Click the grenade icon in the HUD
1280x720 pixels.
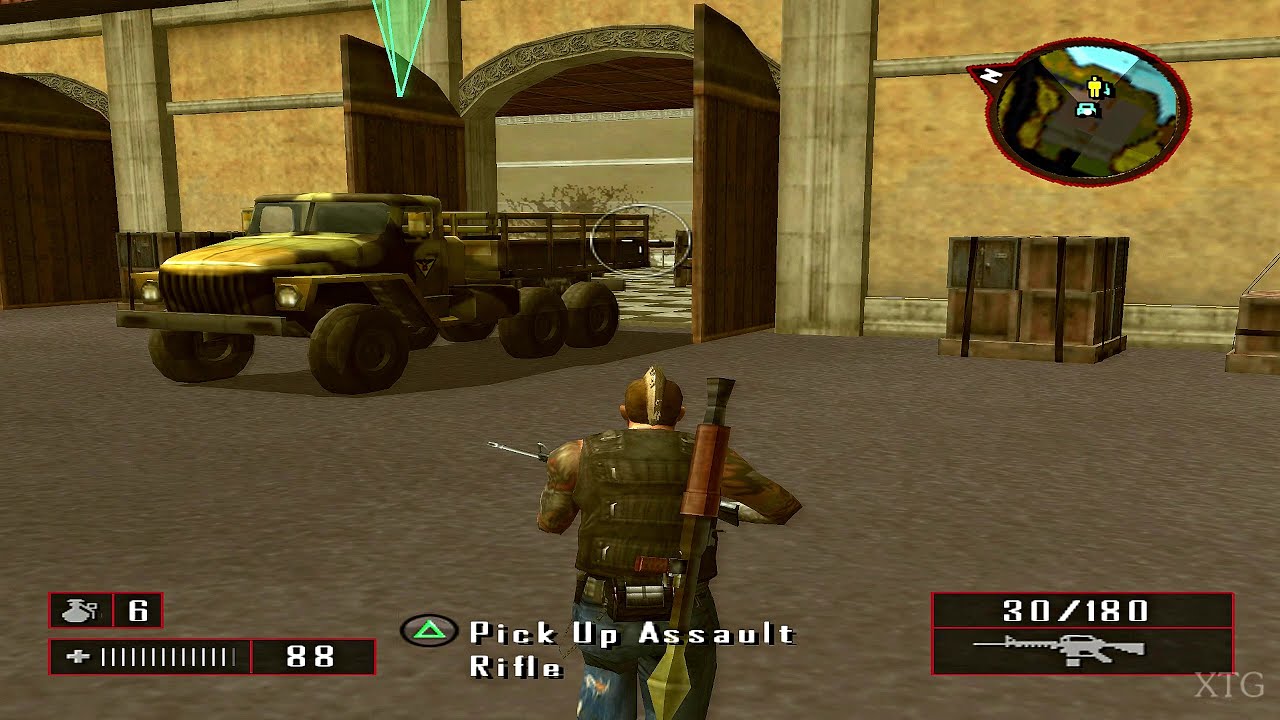80,610
